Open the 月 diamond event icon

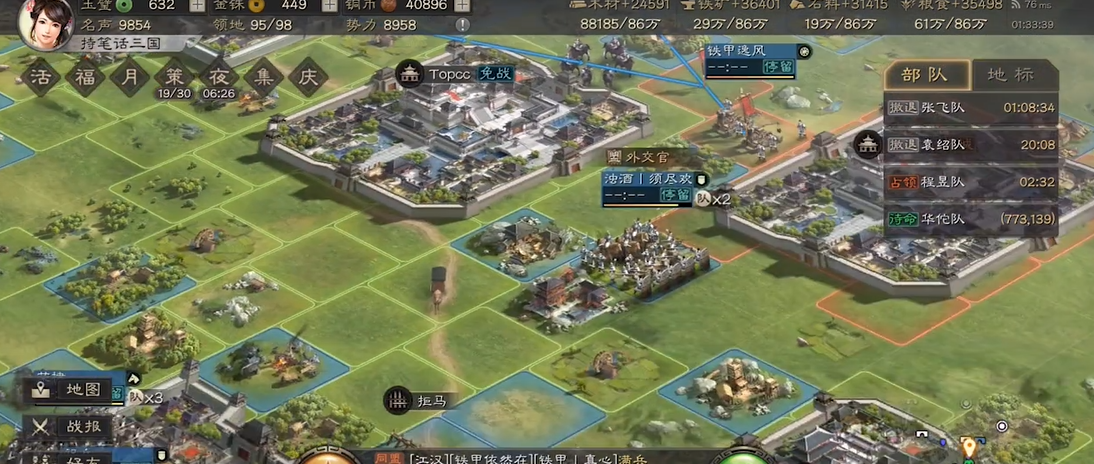coord(130,76)
